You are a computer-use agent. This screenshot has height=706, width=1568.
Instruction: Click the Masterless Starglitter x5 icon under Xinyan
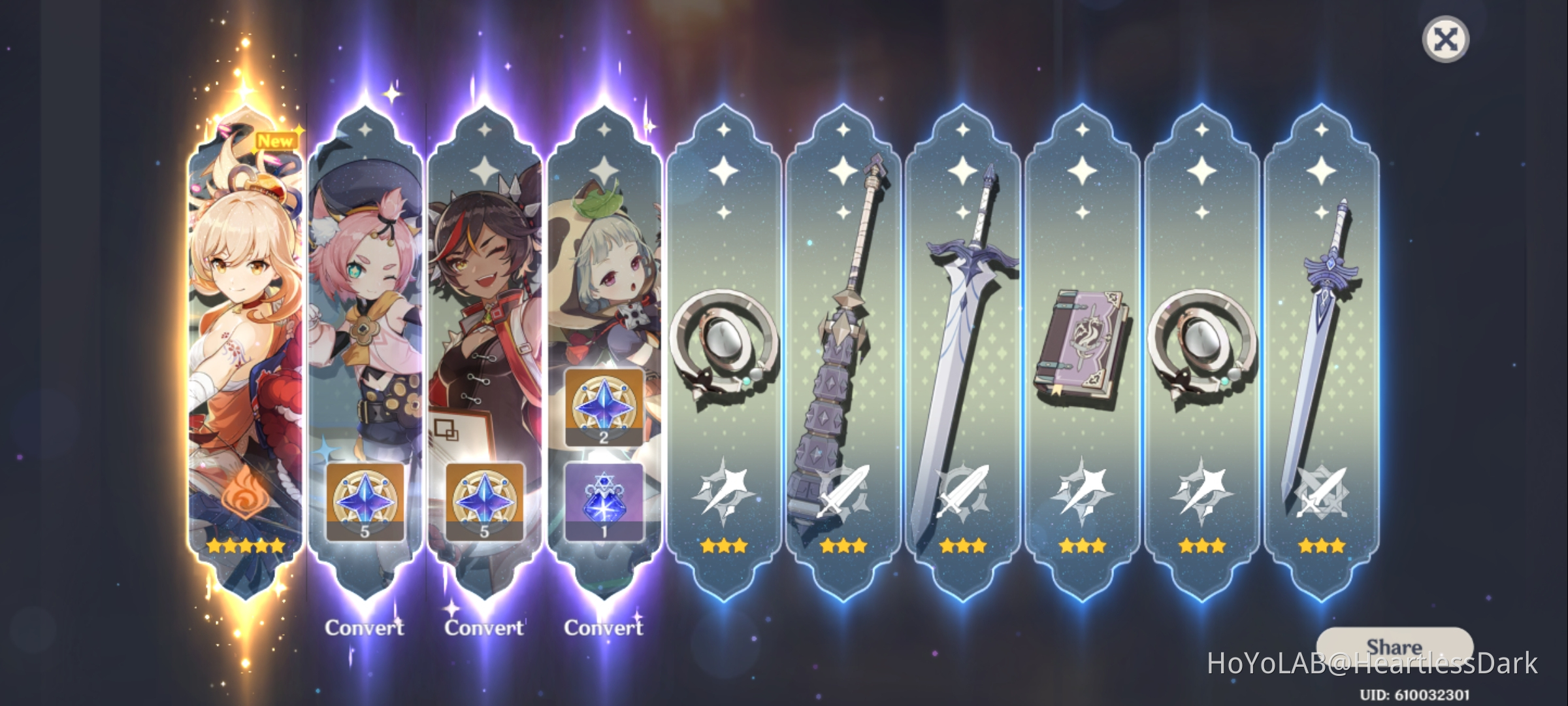485,503
